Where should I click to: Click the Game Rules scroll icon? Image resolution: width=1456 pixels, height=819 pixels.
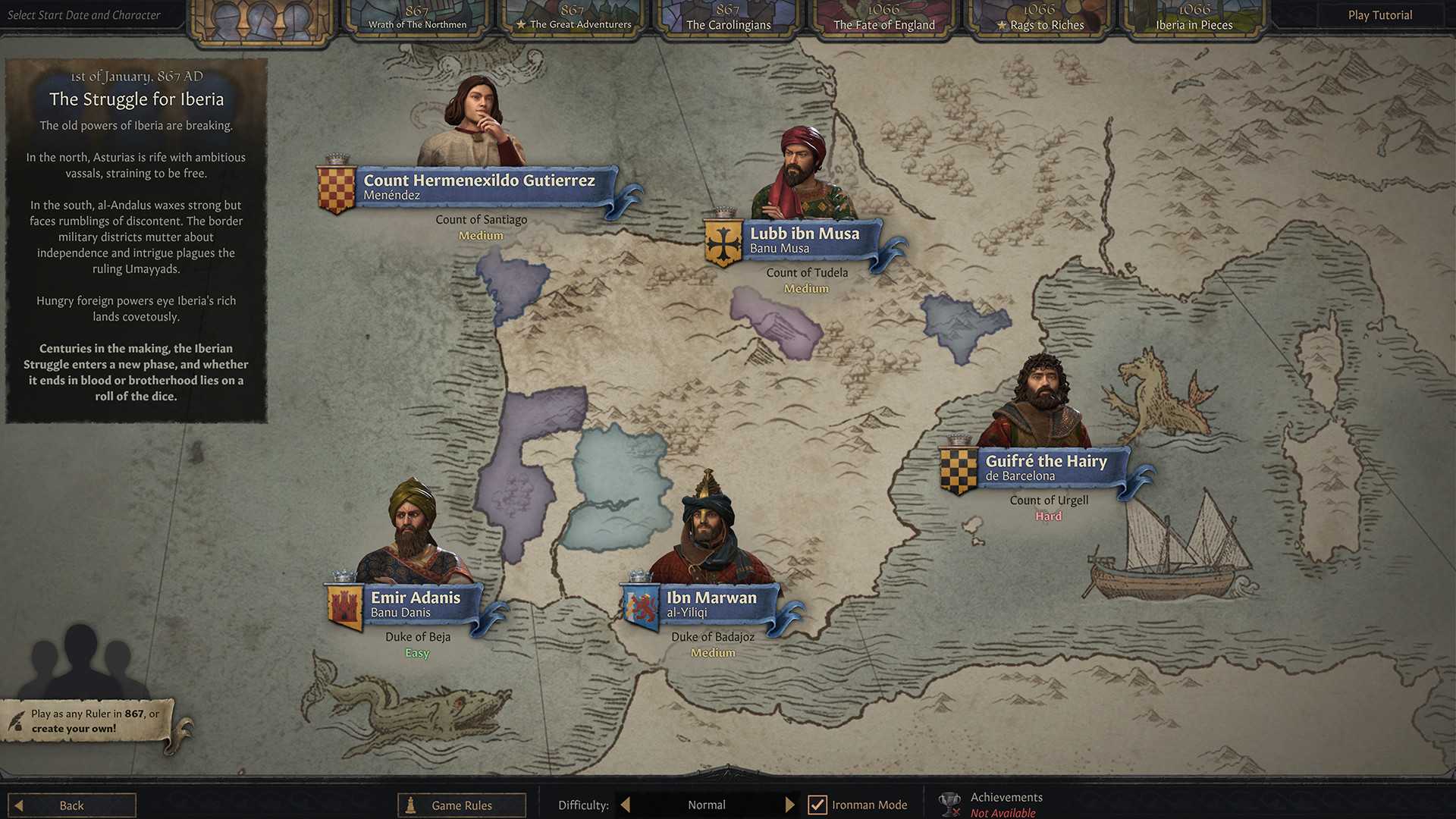[x=410, y=805]
